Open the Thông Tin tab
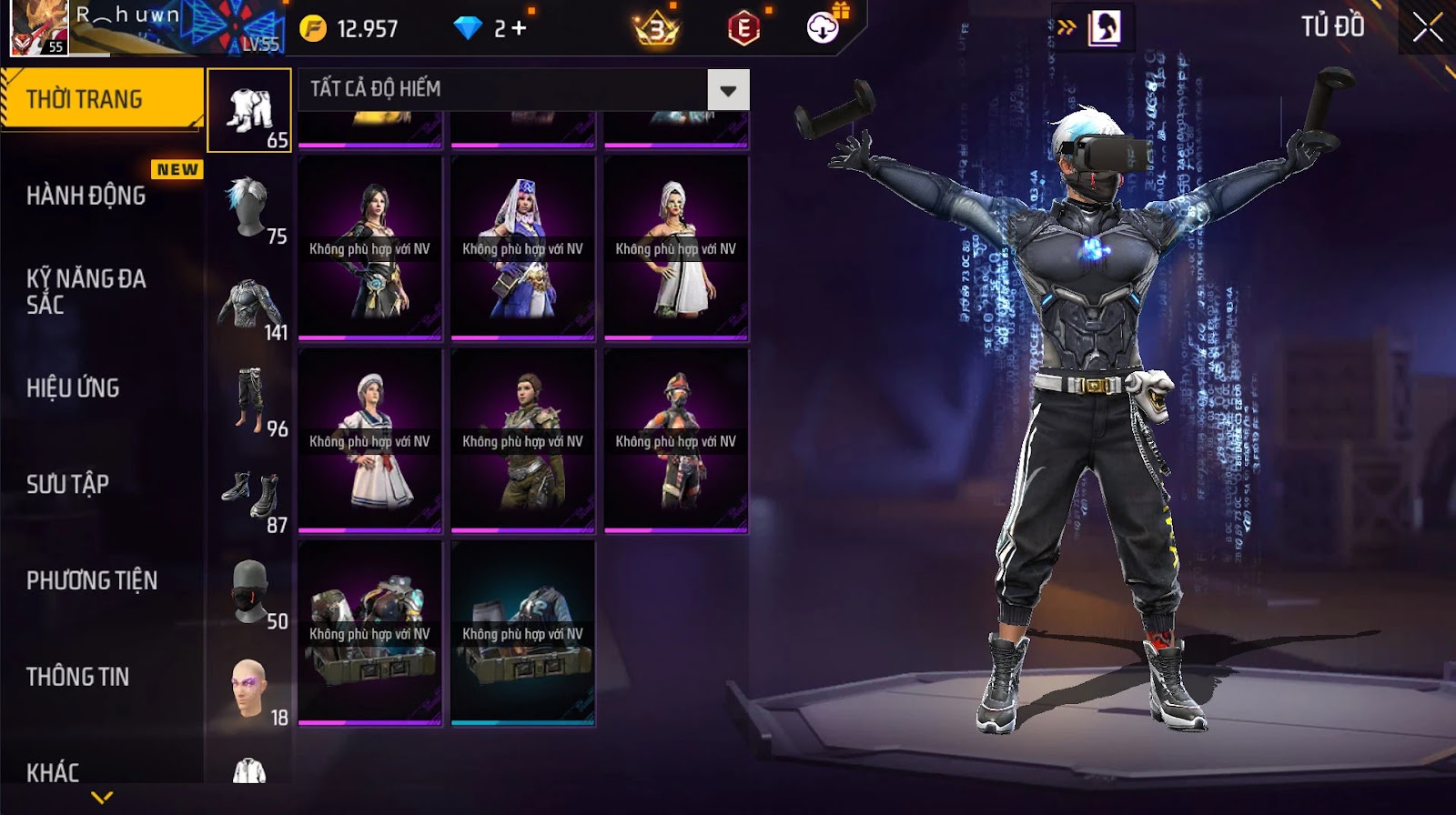The image size is (1456, 815). pyautogui.click(x=77, y=677)
